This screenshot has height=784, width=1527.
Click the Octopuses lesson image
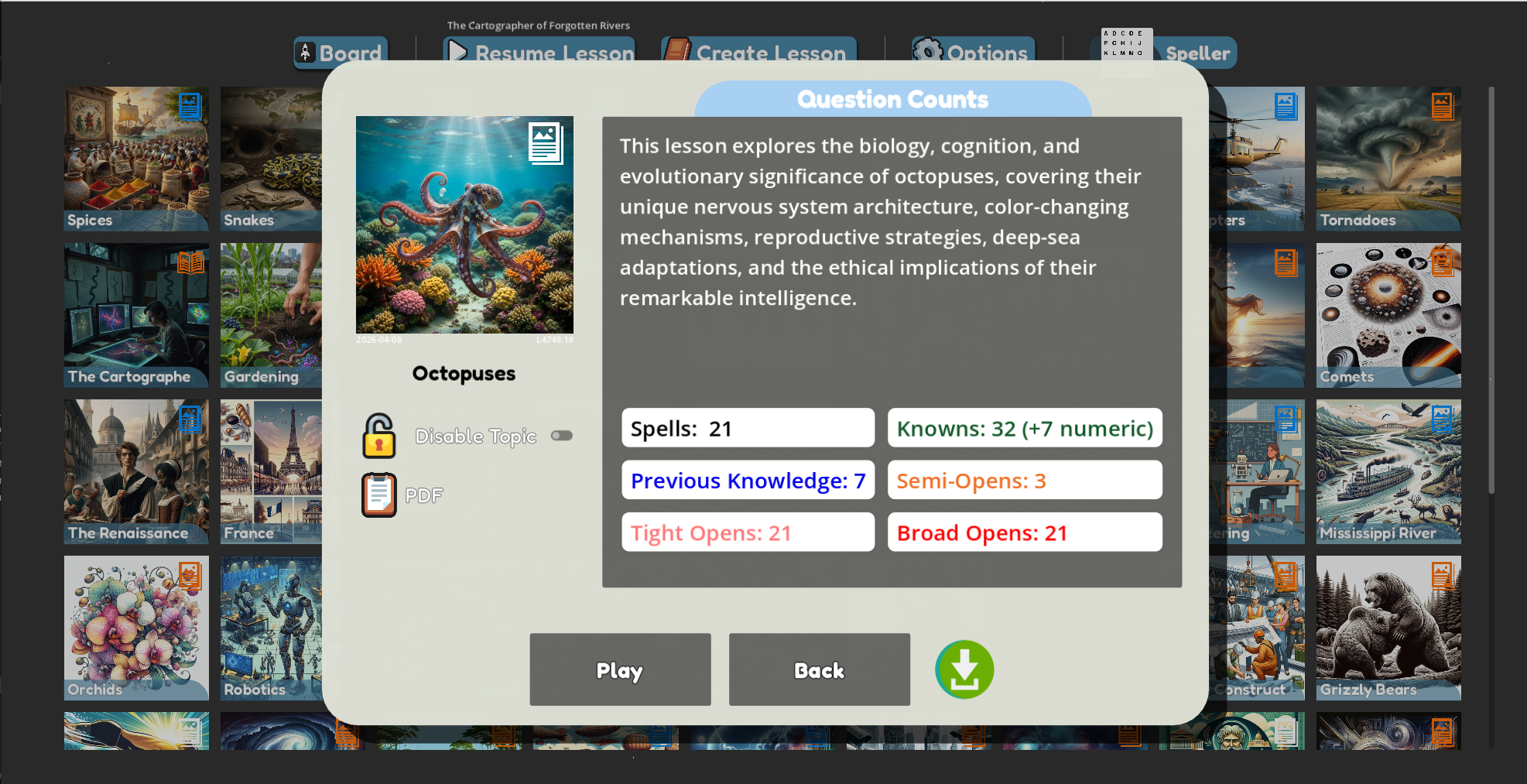coord(464,225)
